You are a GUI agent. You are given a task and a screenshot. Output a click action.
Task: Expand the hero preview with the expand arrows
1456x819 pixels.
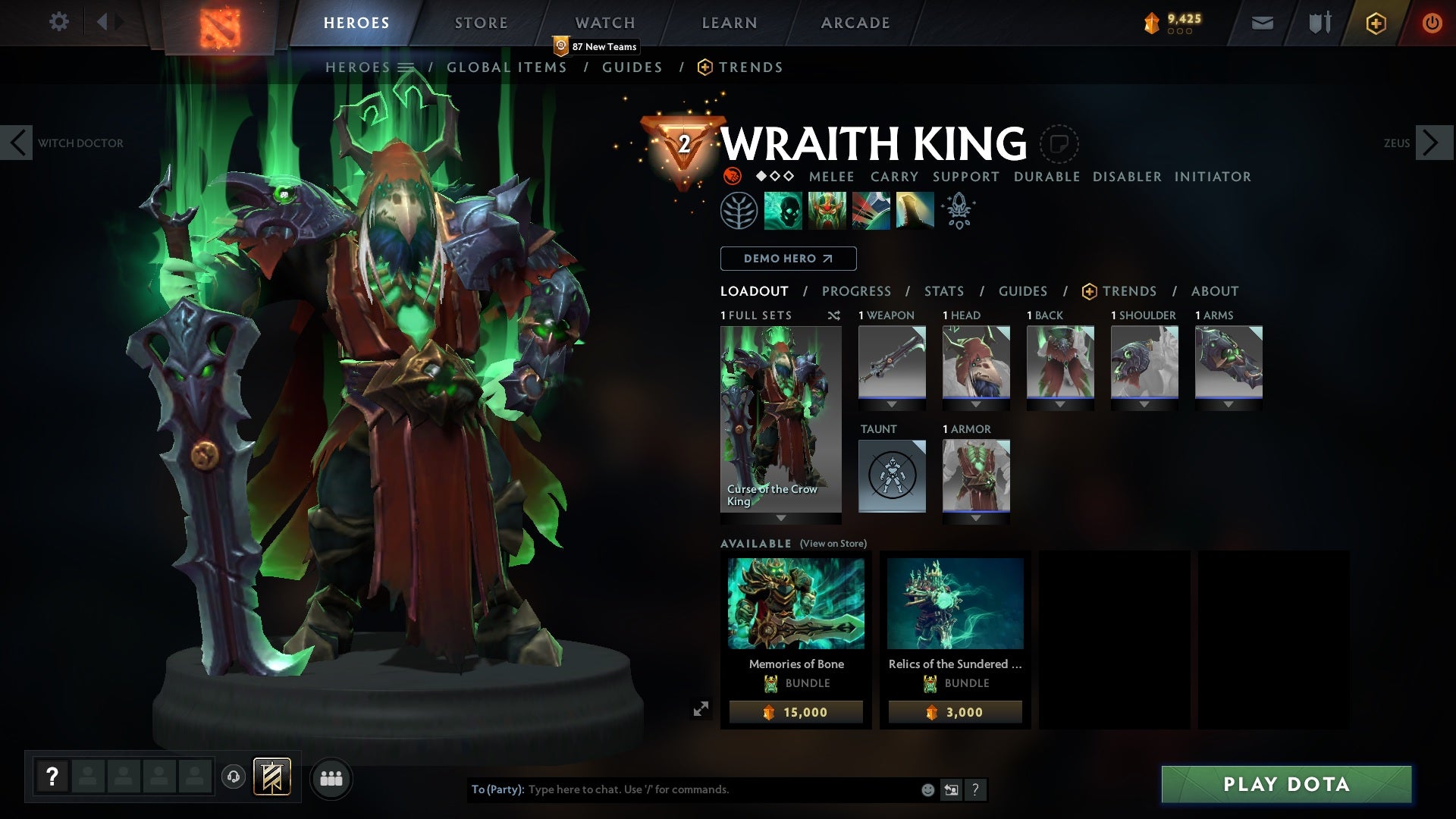pyautogui.click(x=701, y=707)
